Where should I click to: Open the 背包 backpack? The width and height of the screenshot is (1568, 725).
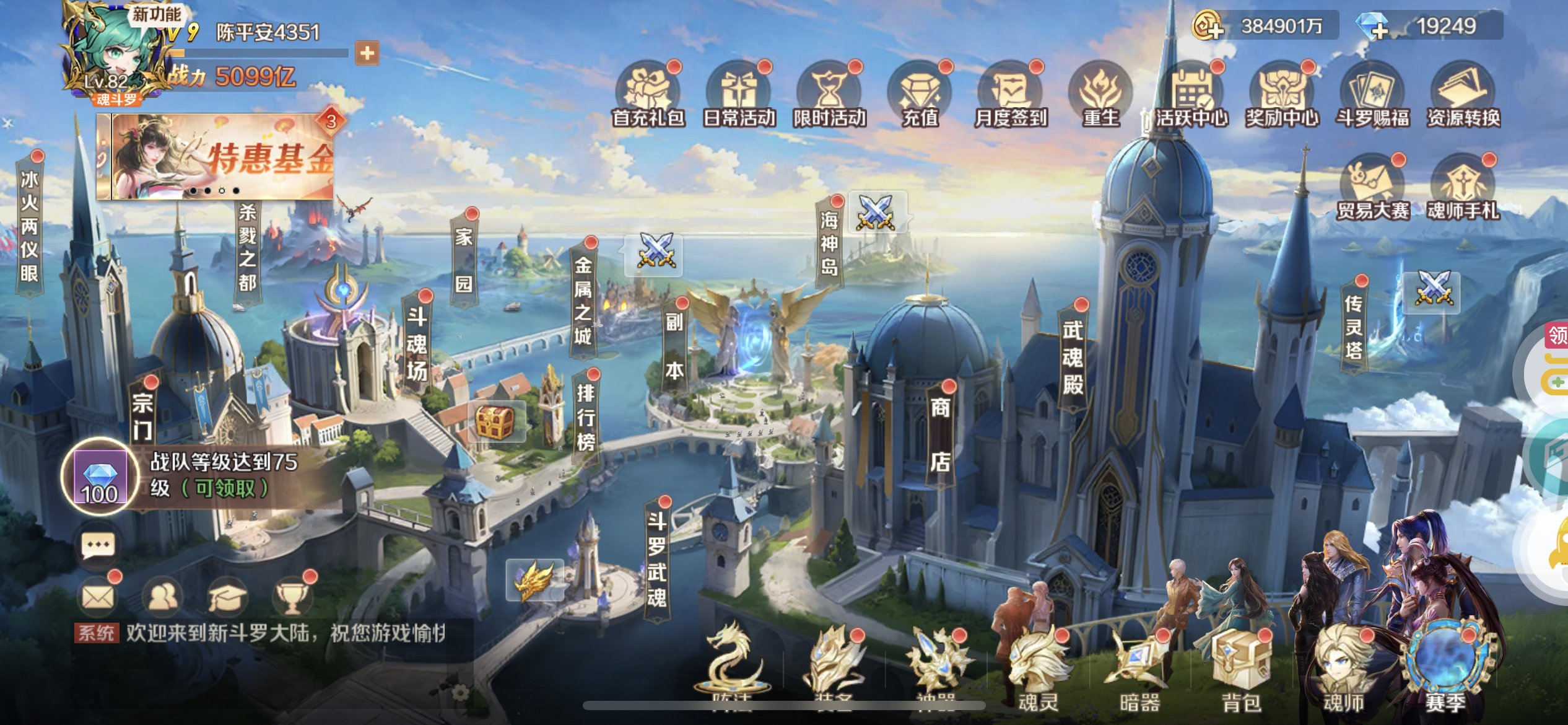[x=1240, y=670]
